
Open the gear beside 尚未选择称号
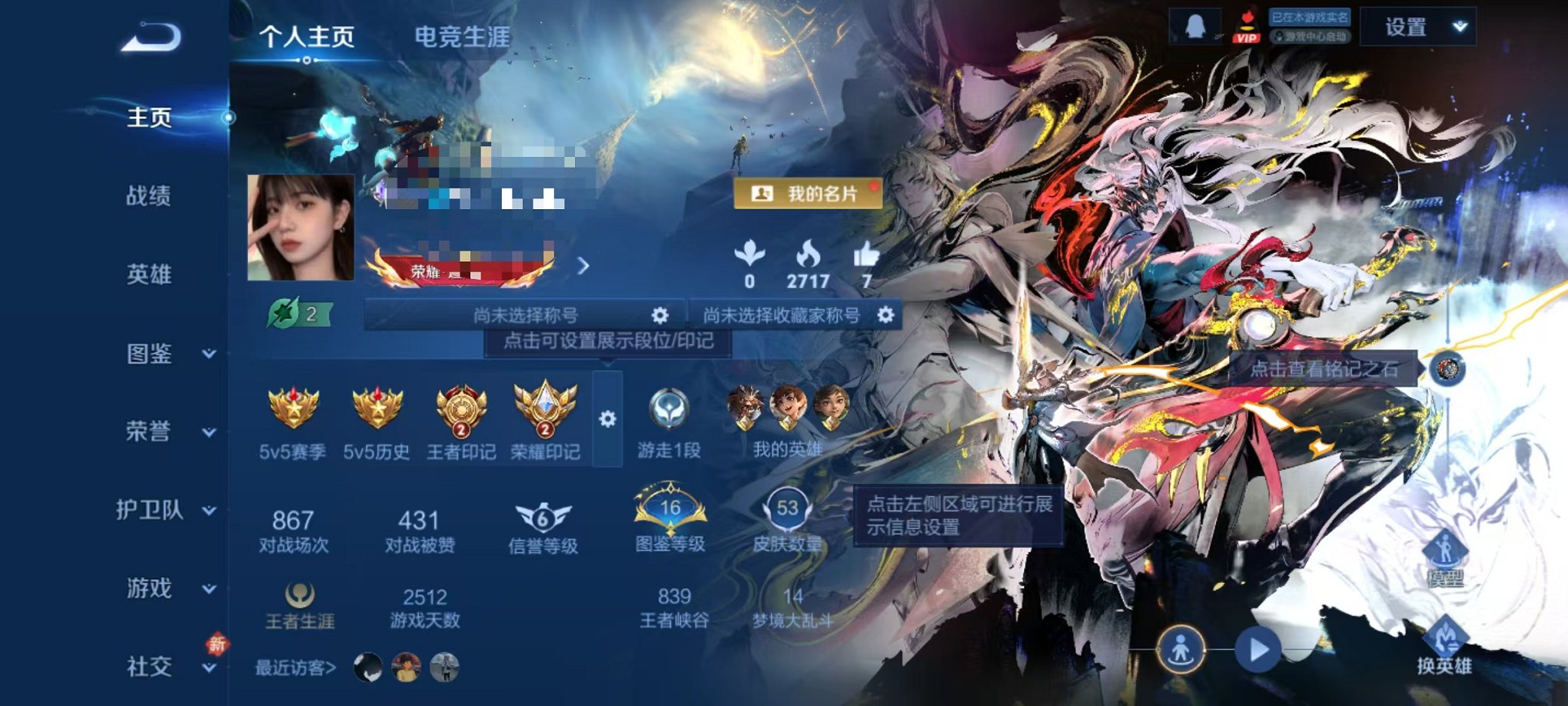point(661,314)
